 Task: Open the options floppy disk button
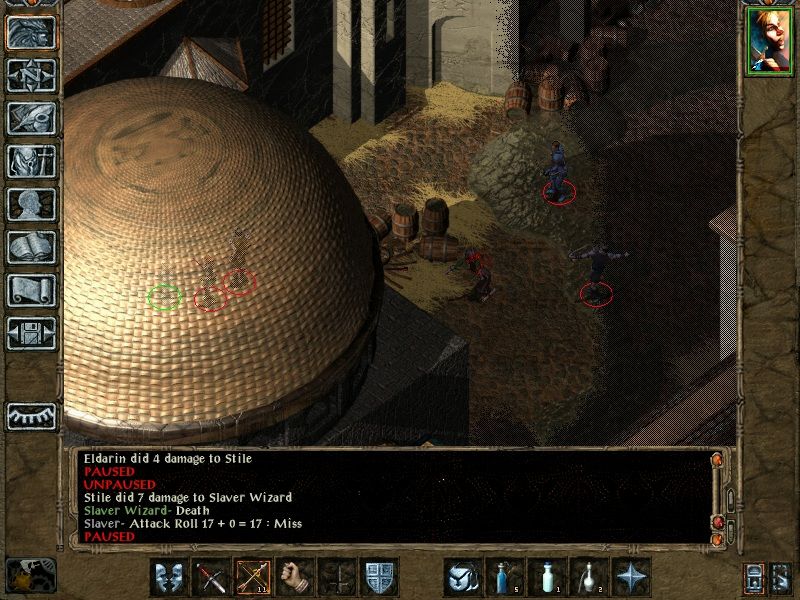30,333
